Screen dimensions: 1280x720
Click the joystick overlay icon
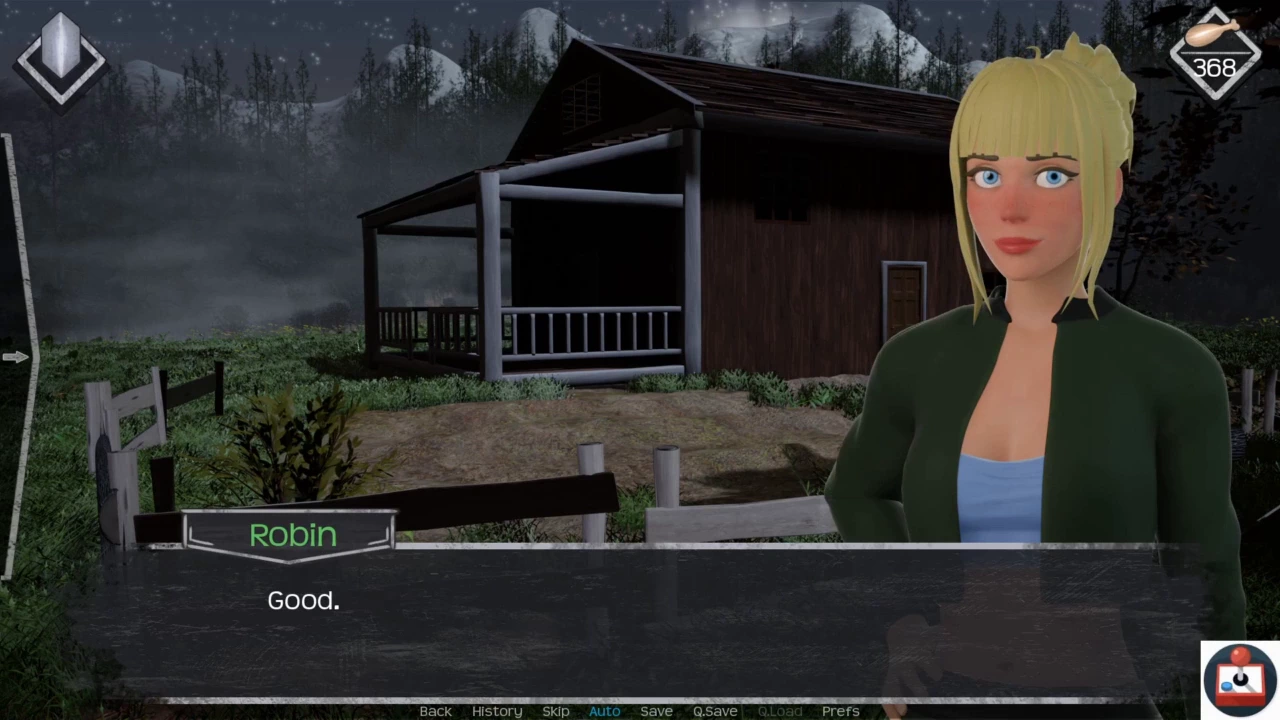coord(1240,679)
